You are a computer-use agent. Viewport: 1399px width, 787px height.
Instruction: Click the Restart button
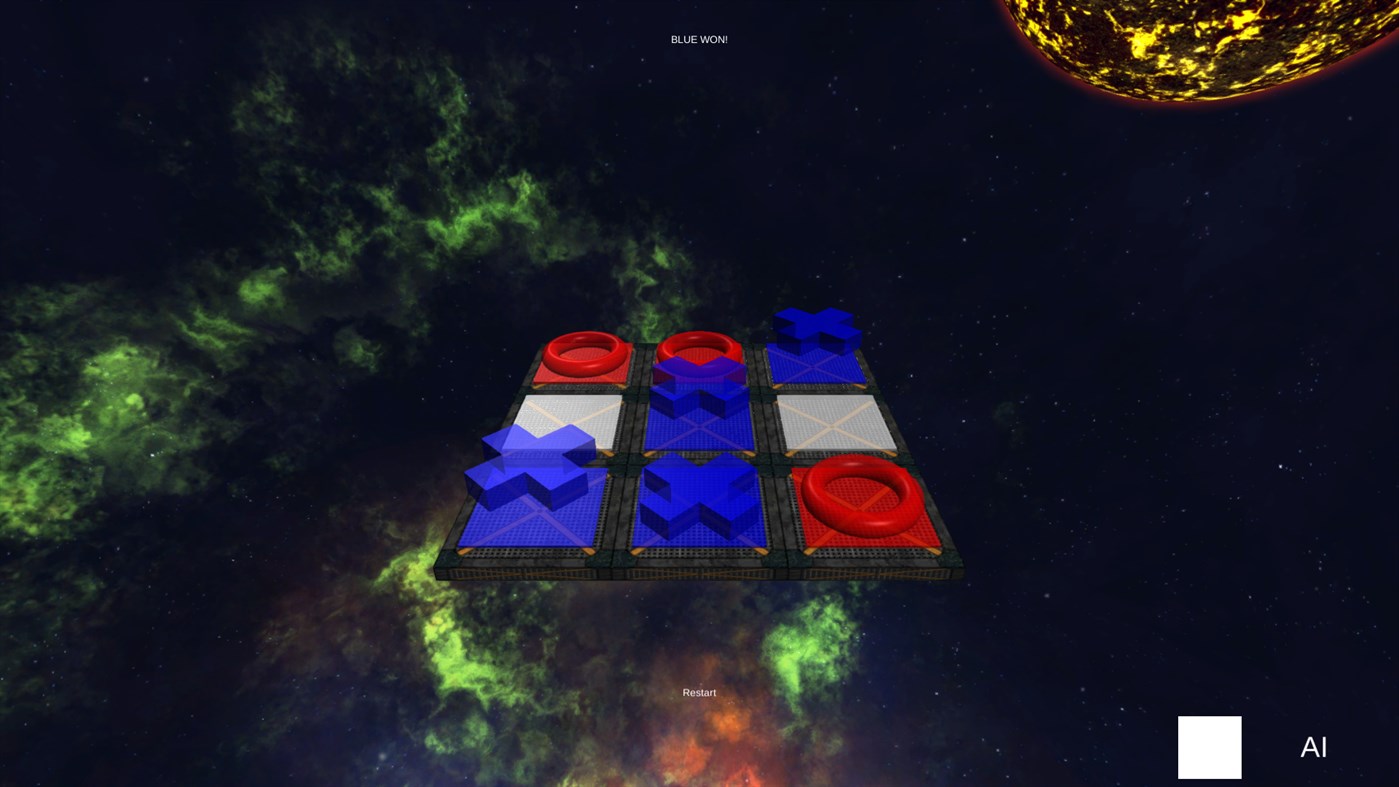pyautogui.click(x=698, y=691)
